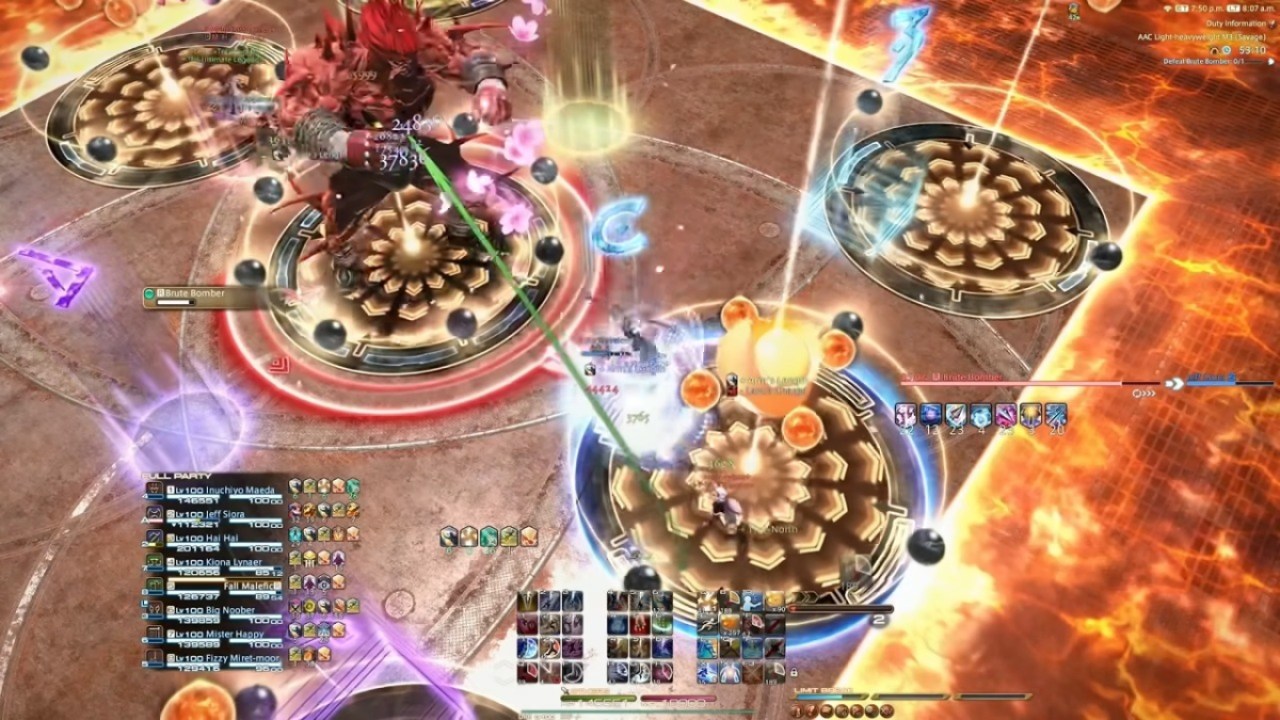Click the duty icon beside Duty Information
Screen dimensions: 1280x720
pyautogui.click(x=1270, y=24)
